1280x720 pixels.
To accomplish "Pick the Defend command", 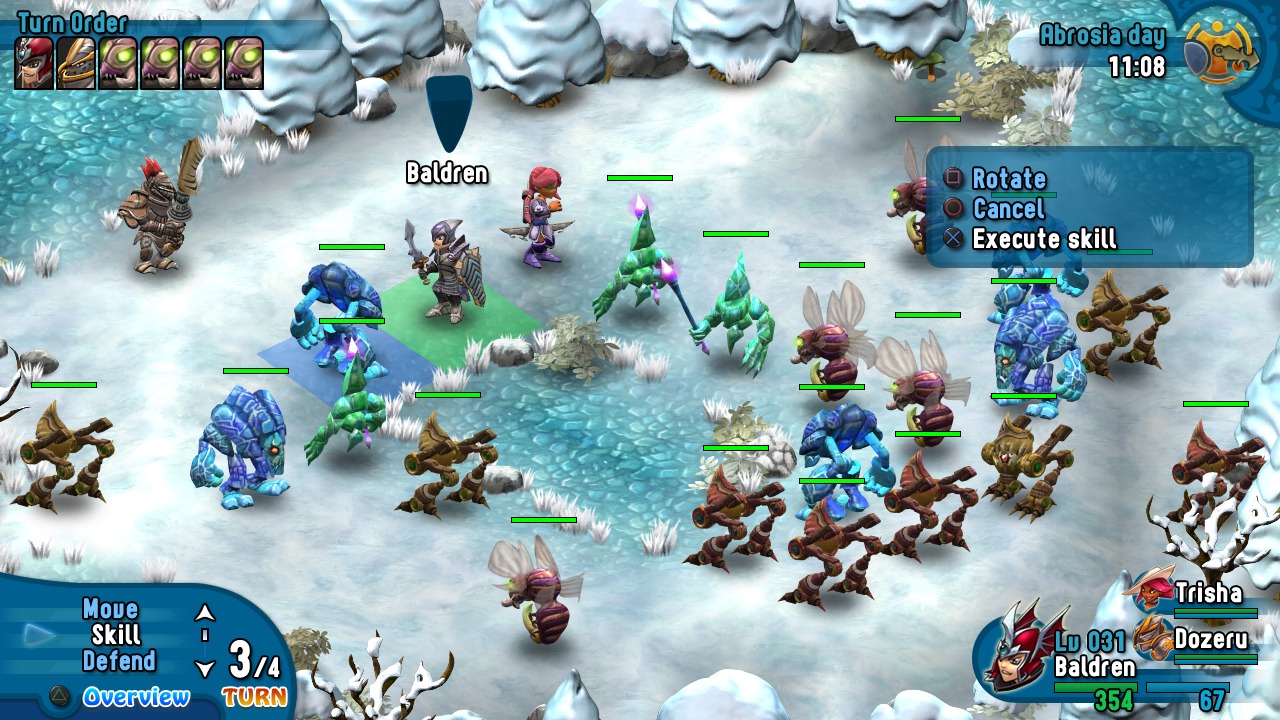I will click(x=119, y=661).
